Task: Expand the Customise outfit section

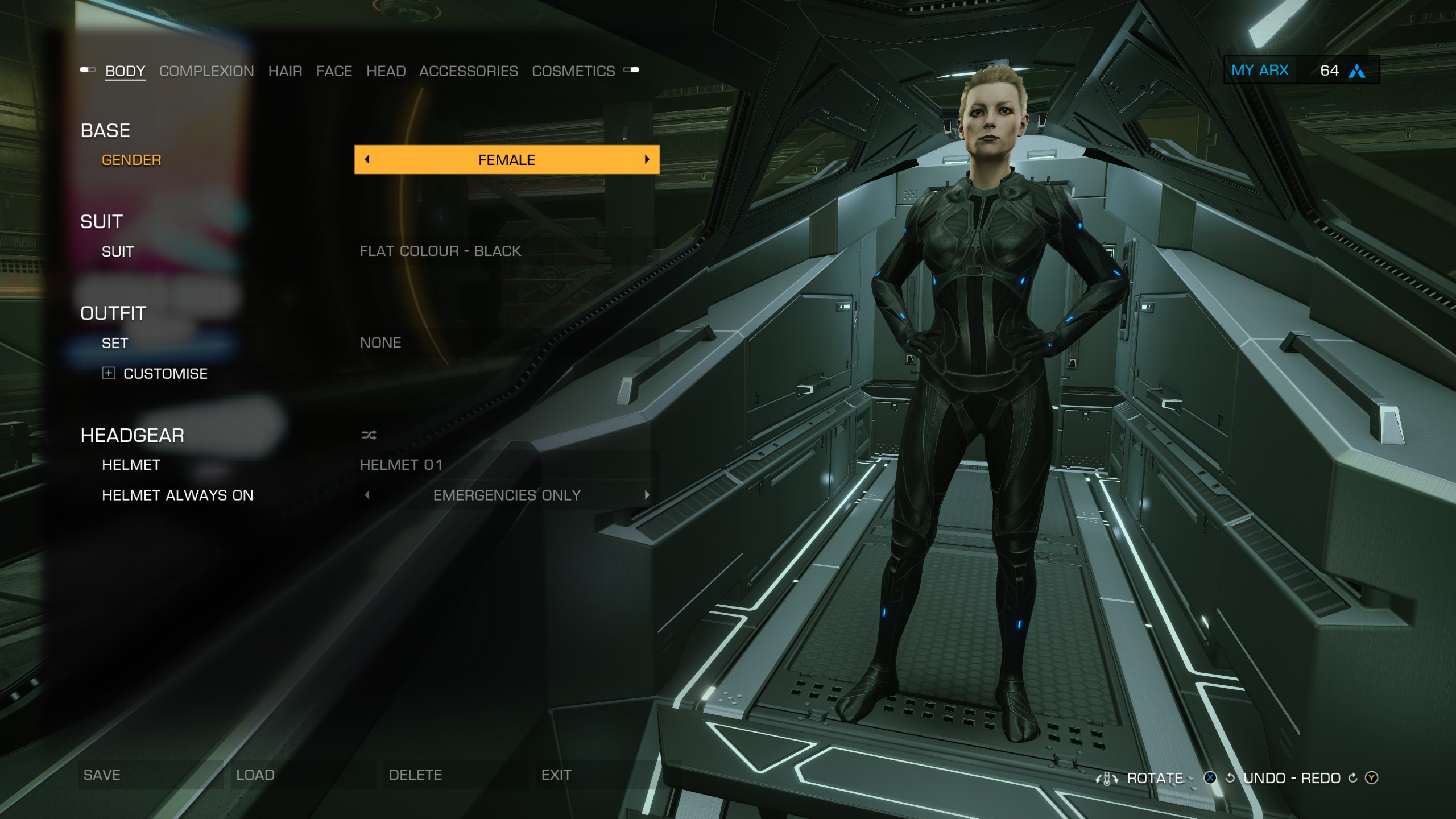Action: pos(109,373)
